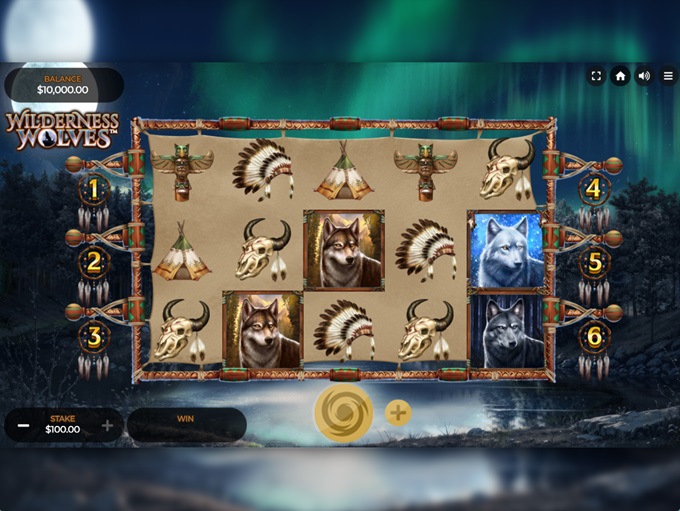The width and height of the screenshot is (680, 511).
Task: Decrease the stake with the minus button
Action: click(23, 425)
